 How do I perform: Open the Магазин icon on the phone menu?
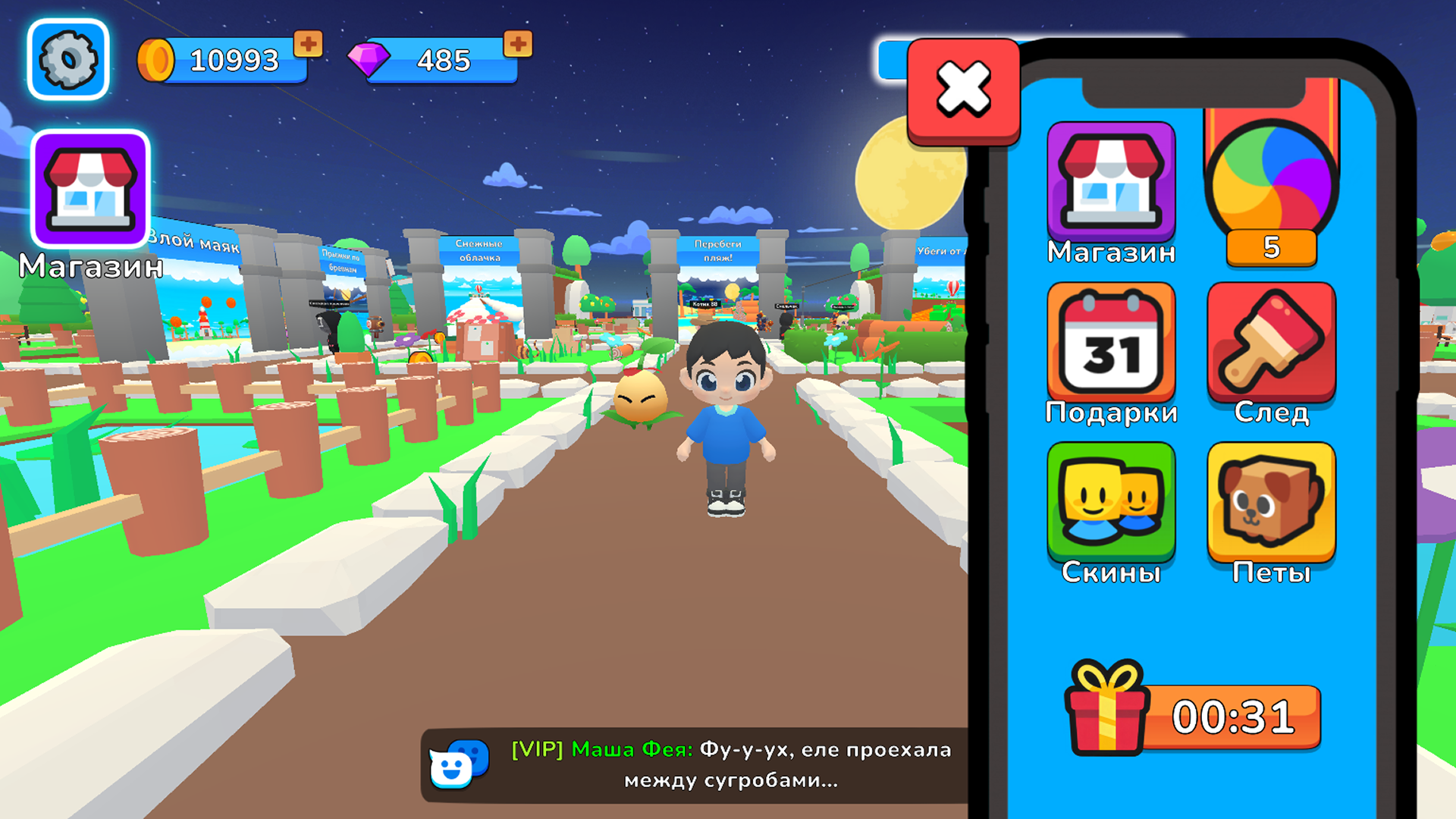(1111, 182)
